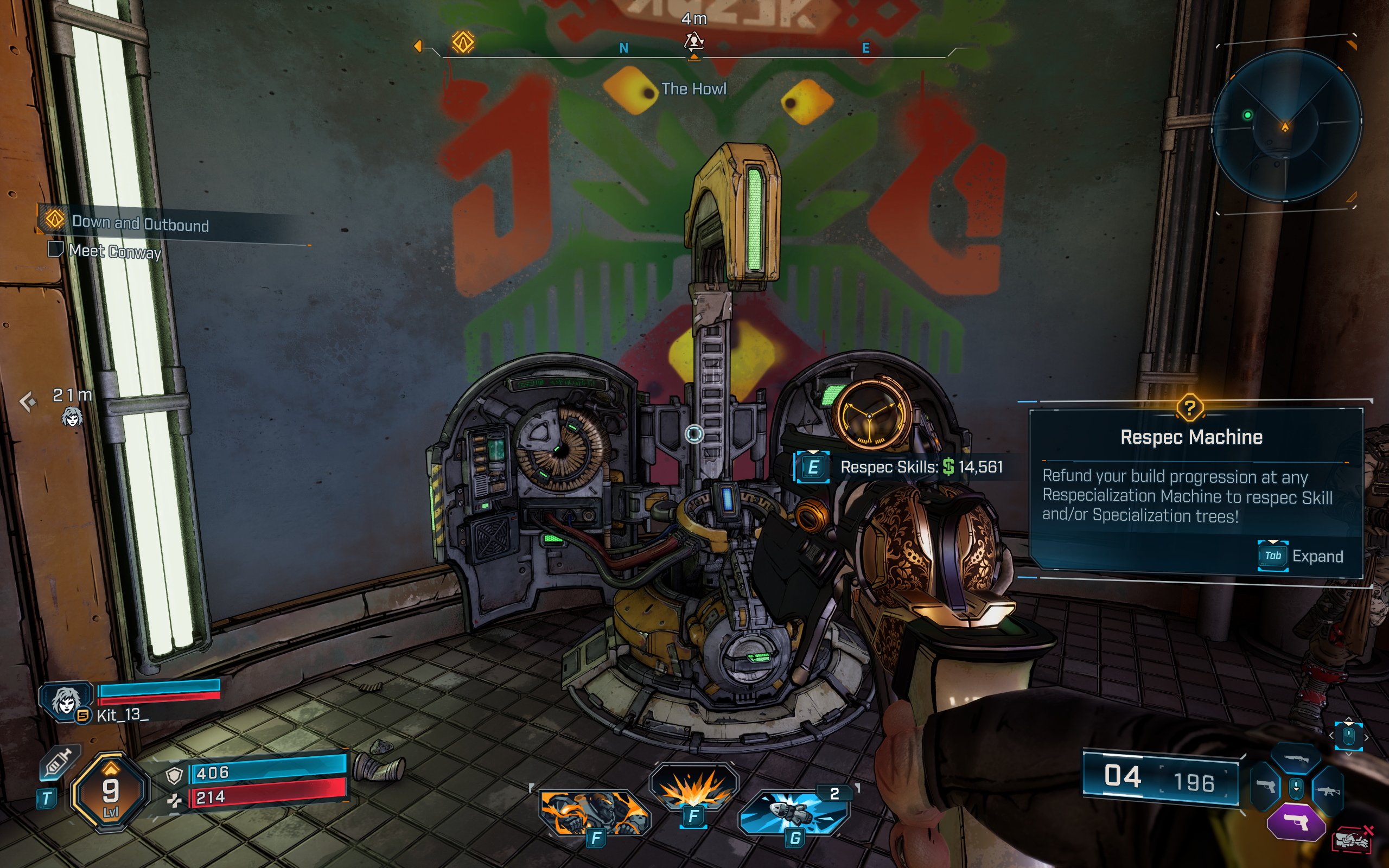Select the Down and Outbound quest tracker
This screenshot has width=1389, height=868.
(x=140, y=224)
